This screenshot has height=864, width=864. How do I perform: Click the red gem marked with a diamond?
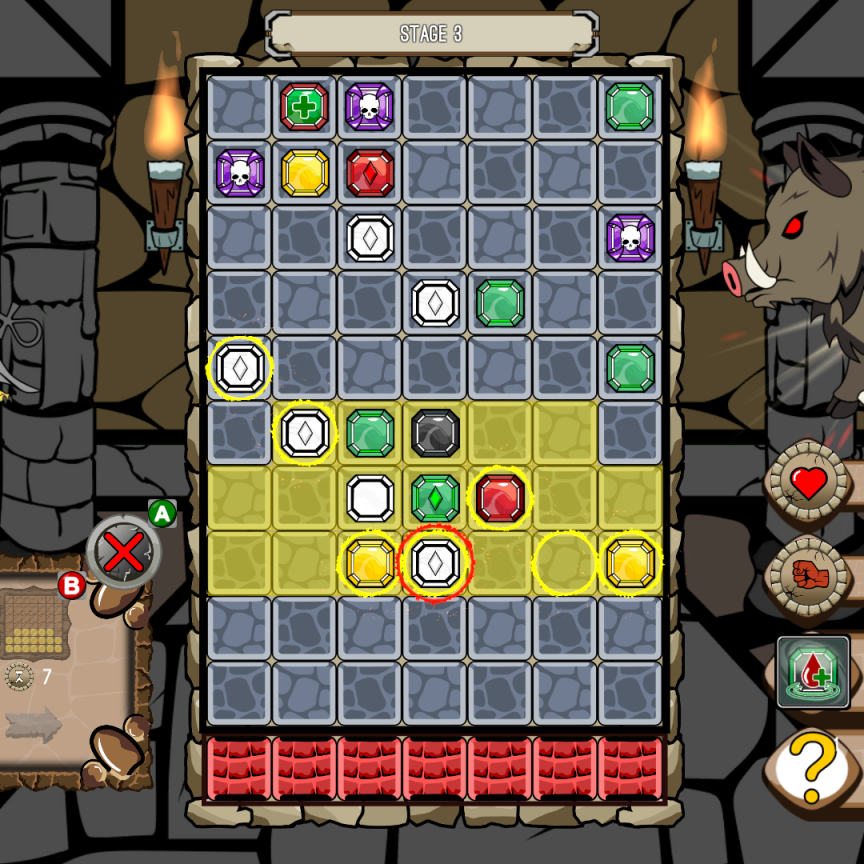(370, 172)
